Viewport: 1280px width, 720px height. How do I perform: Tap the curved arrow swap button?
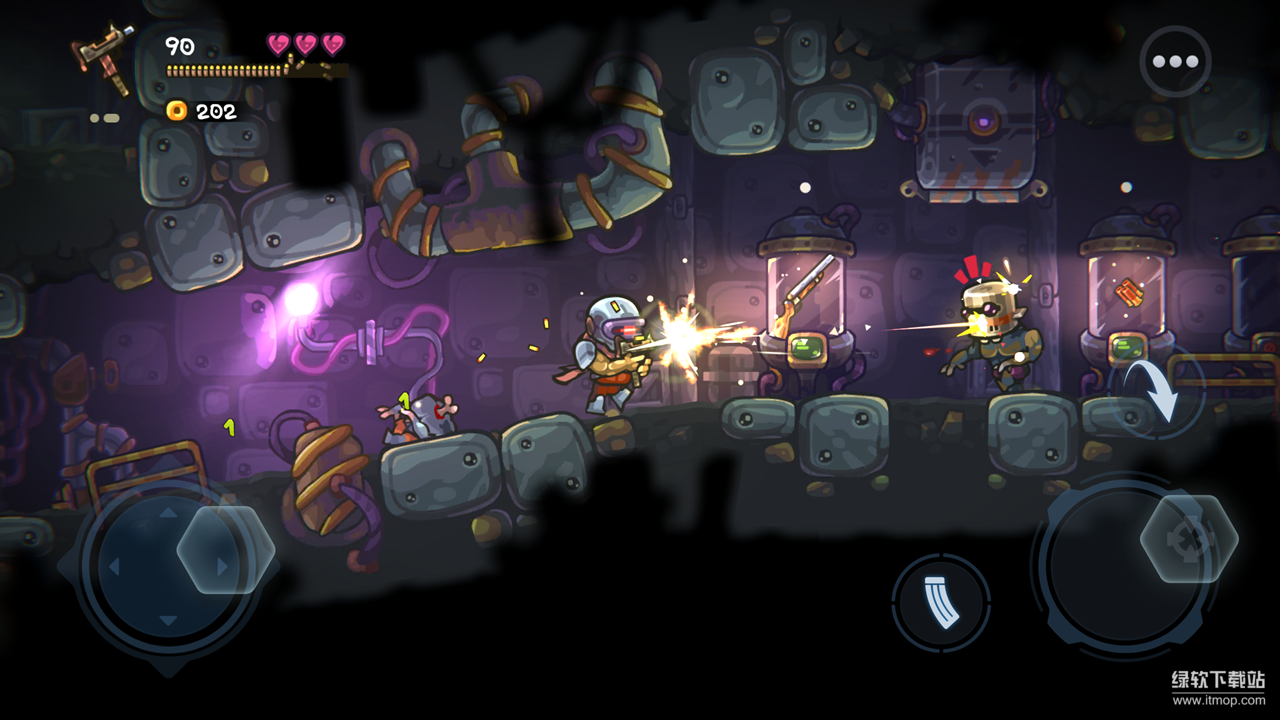pyautogui.click(x=1160, y=392)
